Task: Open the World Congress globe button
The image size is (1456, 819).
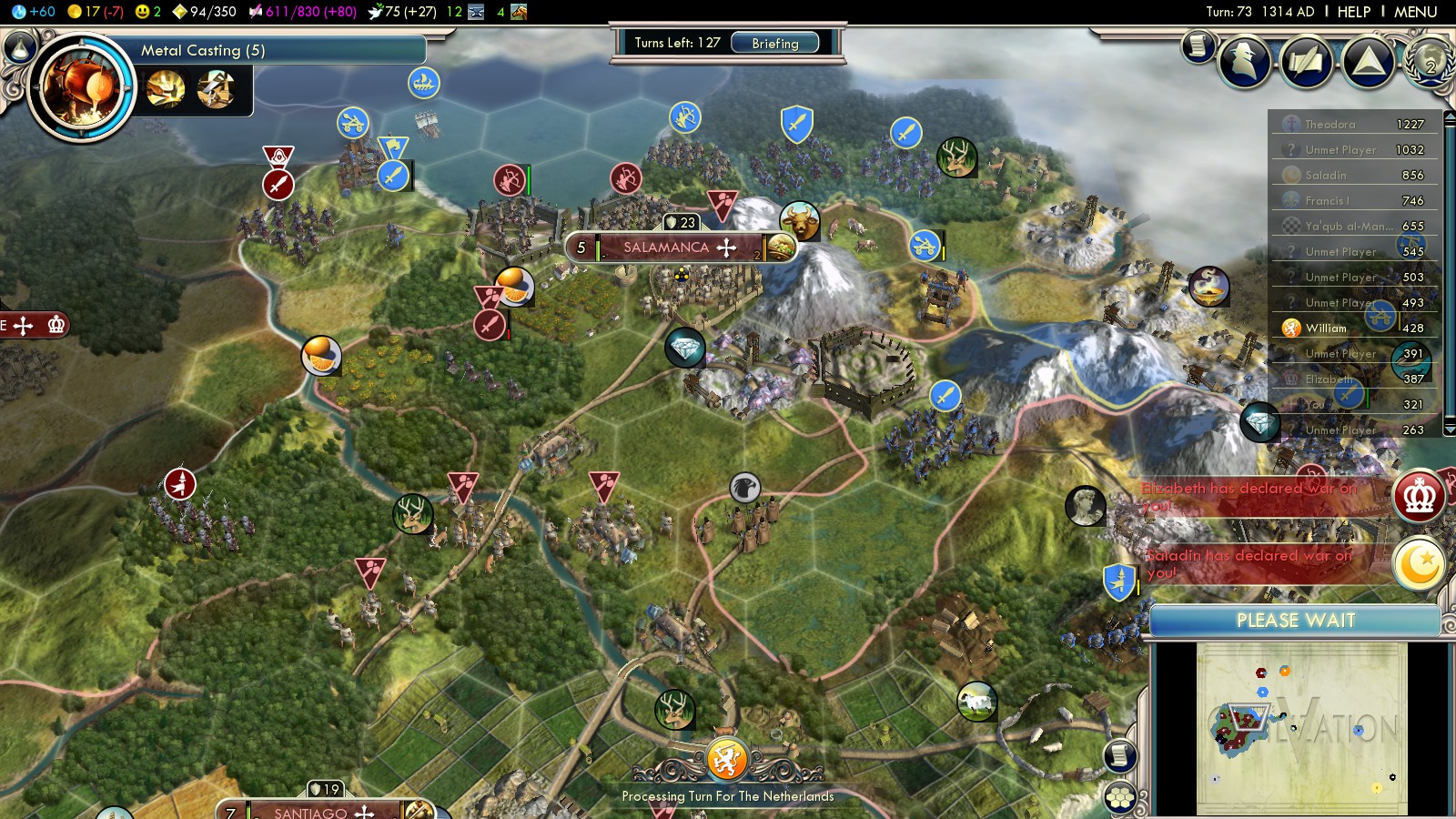Action: (1428, 62)
